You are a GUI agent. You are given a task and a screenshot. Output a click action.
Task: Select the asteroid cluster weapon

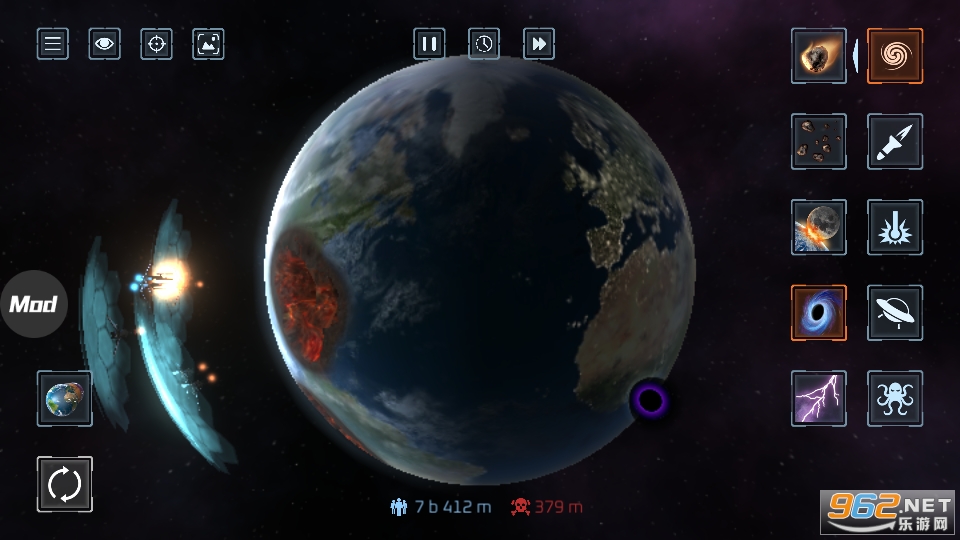(819, 141)
